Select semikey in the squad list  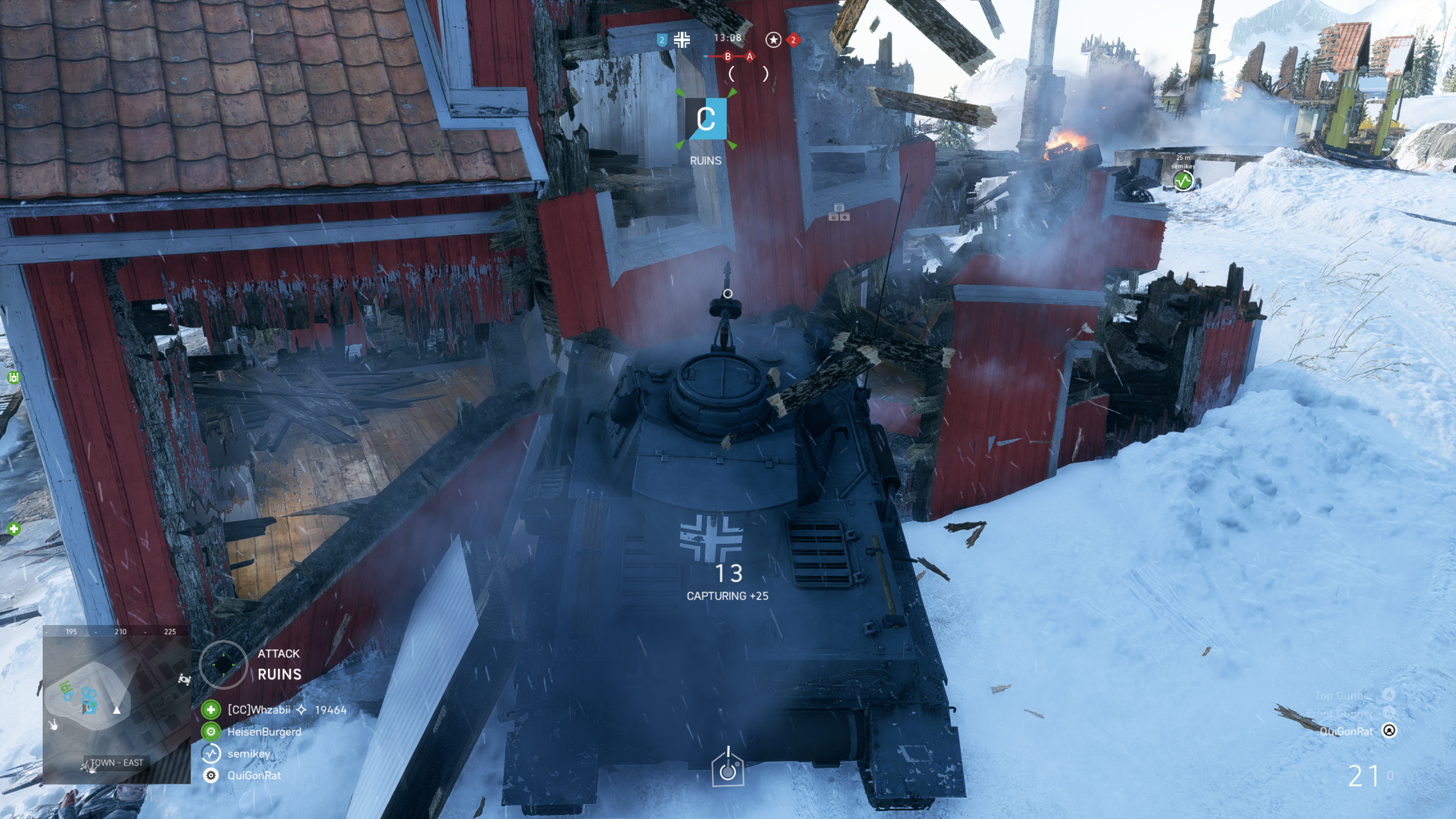coord(249,754)
